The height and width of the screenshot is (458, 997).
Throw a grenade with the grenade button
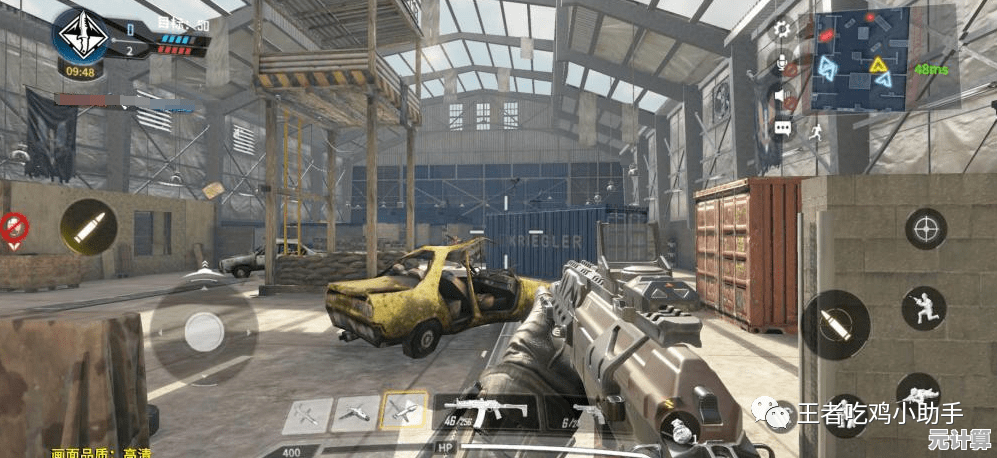[681, 430]
